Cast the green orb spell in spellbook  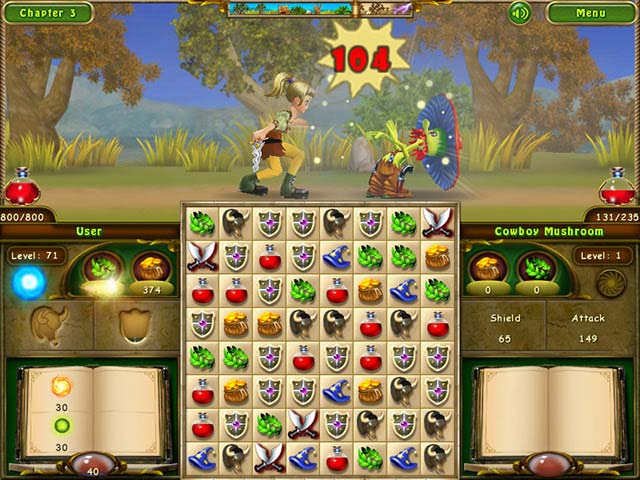[x=62, y=425]
